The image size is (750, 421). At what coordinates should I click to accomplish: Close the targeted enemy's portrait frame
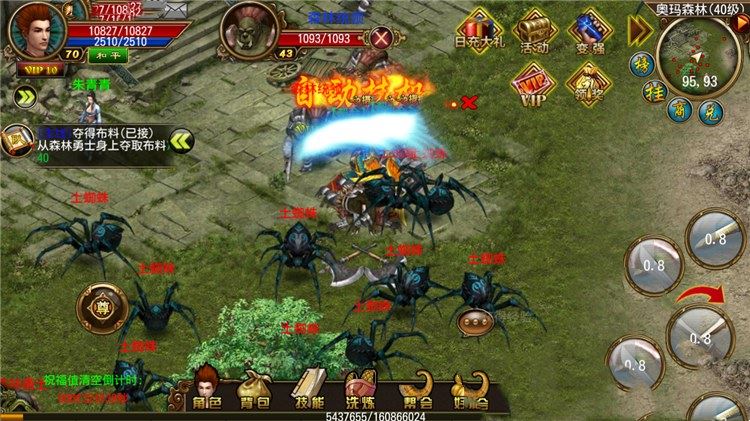pyautogui.click(x=380, y=39)
